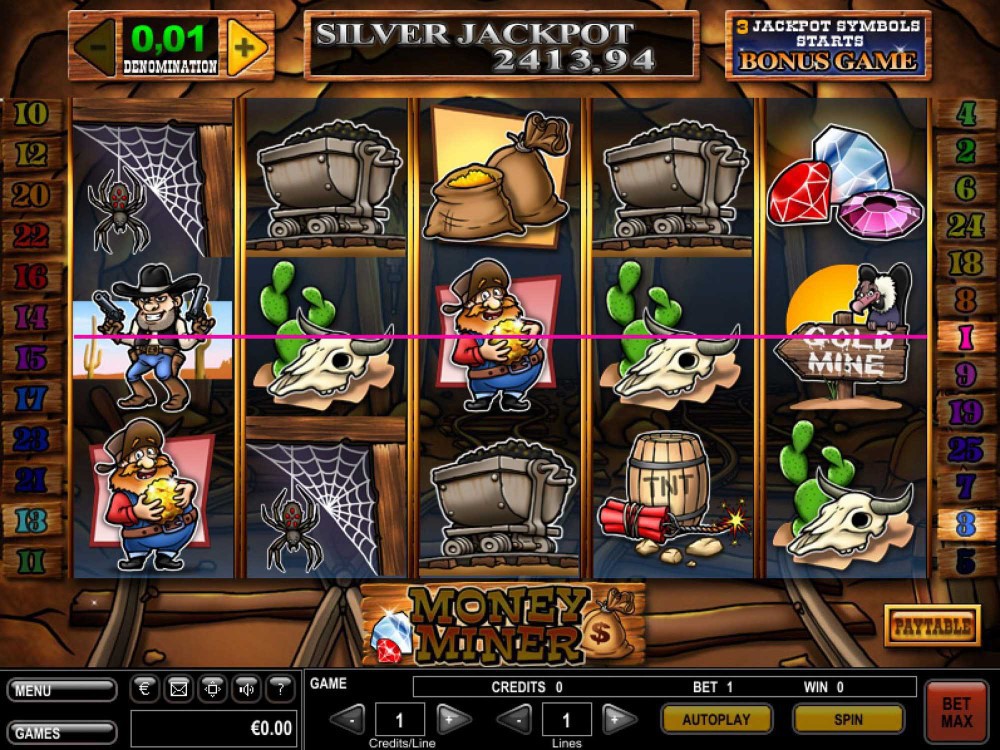Toggle the sound speaker icon
The width and height of the screenshot is (1000, 750).
click(x=246, y=688)
